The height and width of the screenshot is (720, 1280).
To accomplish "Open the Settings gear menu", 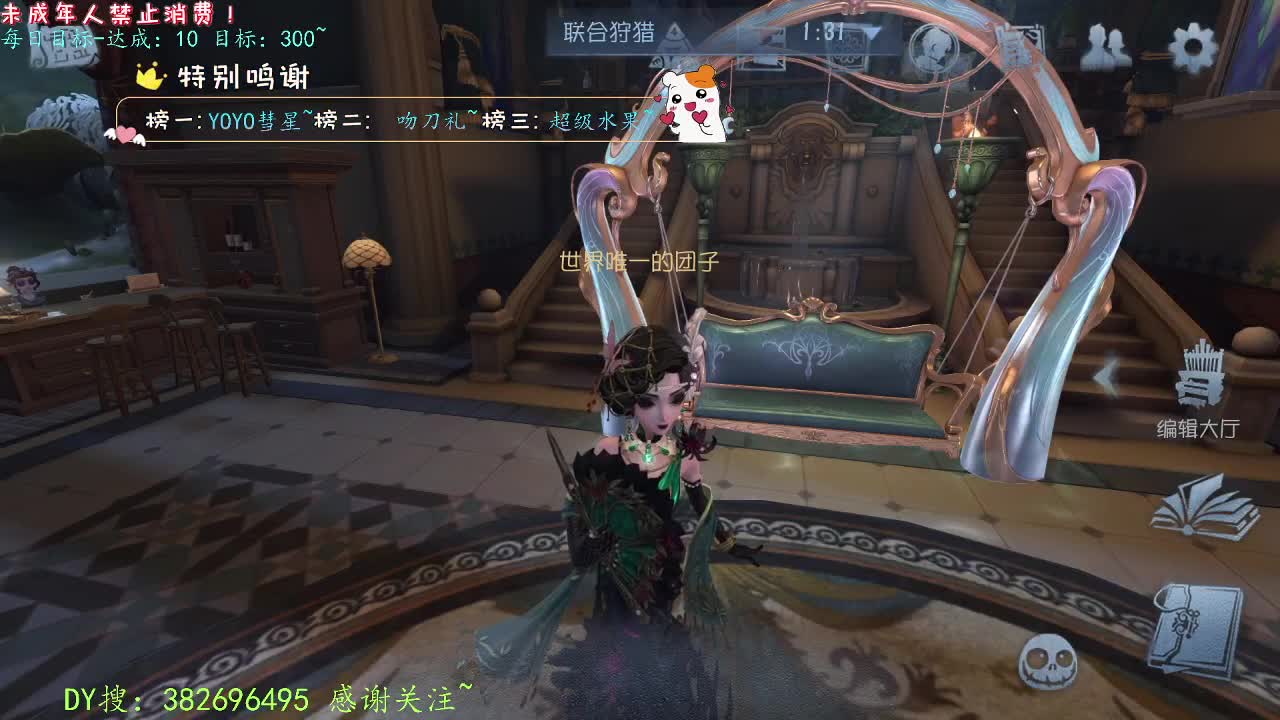I will [1193, 43].
